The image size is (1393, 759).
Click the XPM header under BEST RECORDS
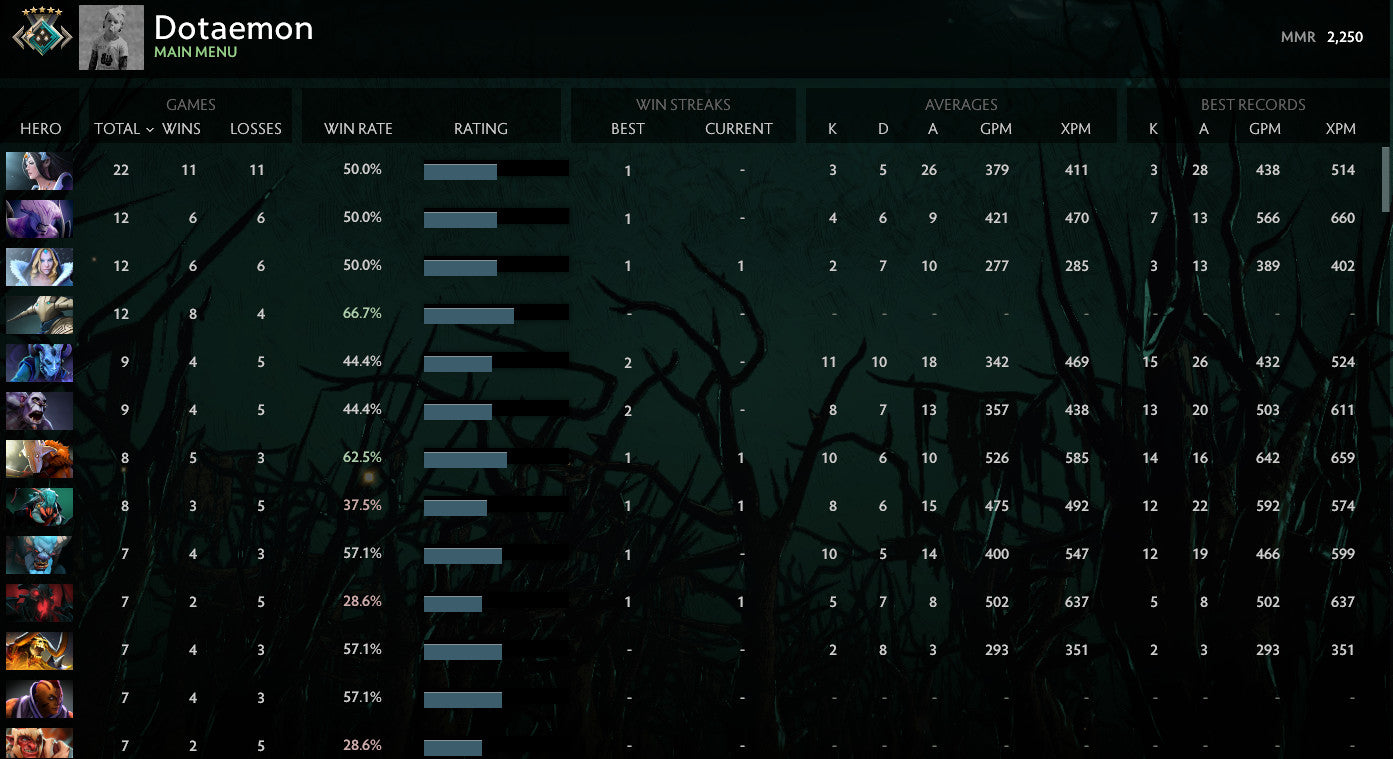coord(1340,129)
